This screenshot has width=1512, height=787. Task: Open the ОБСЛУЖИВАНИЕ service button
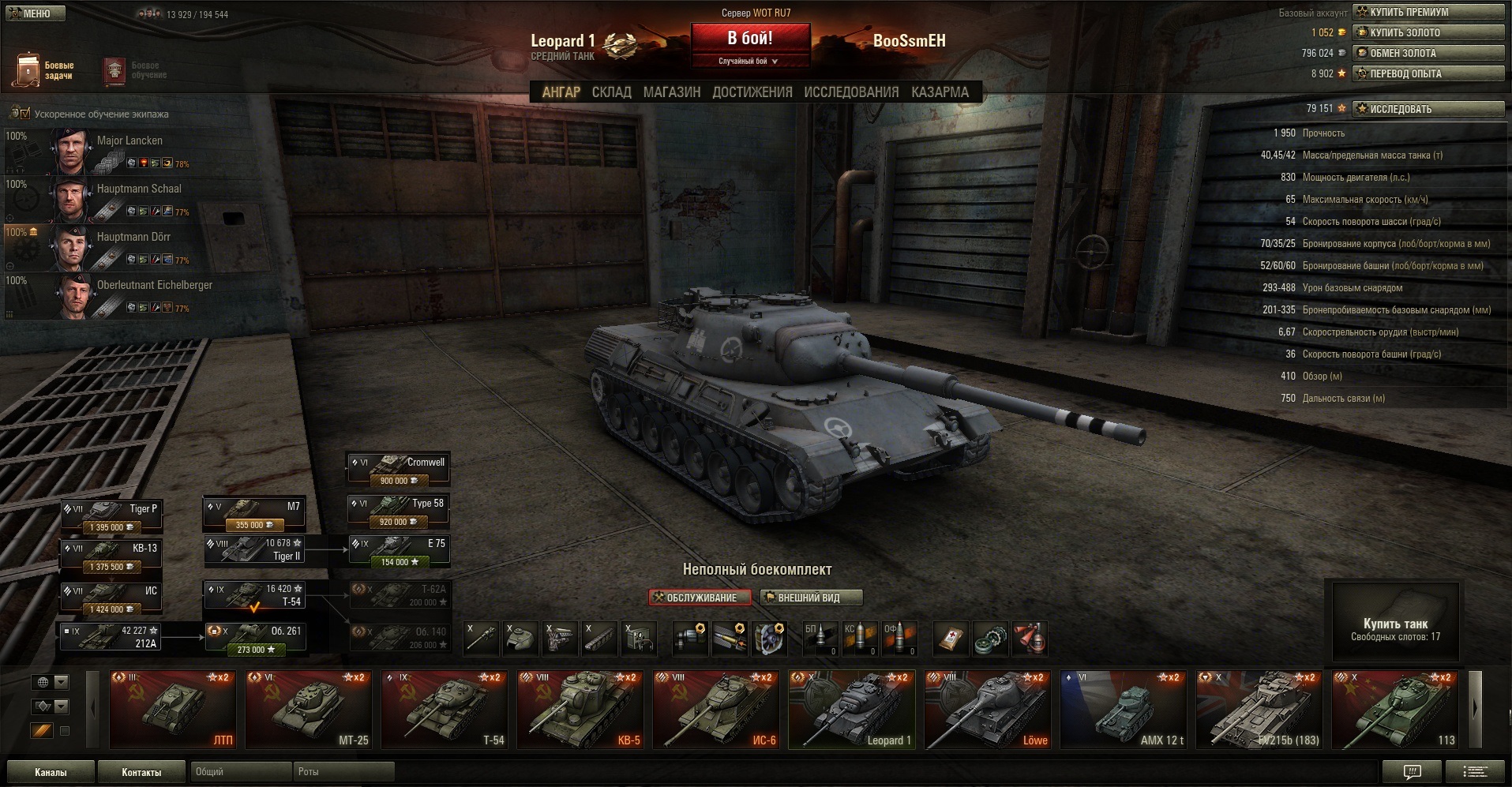[x=700, y=598]
